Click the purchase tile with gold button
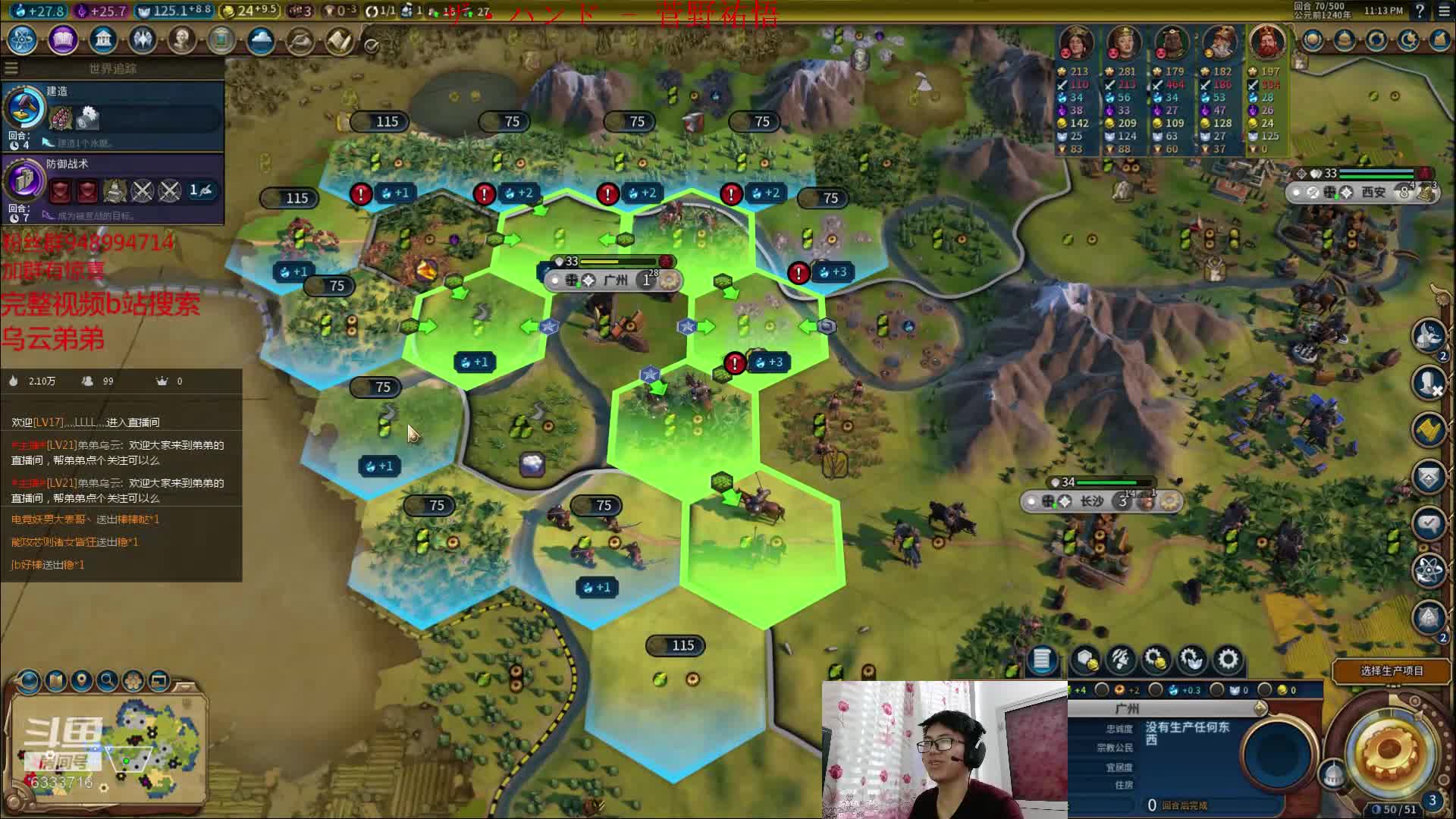Viewport: 1456px width, 819px height. (x=1085, y=660)
